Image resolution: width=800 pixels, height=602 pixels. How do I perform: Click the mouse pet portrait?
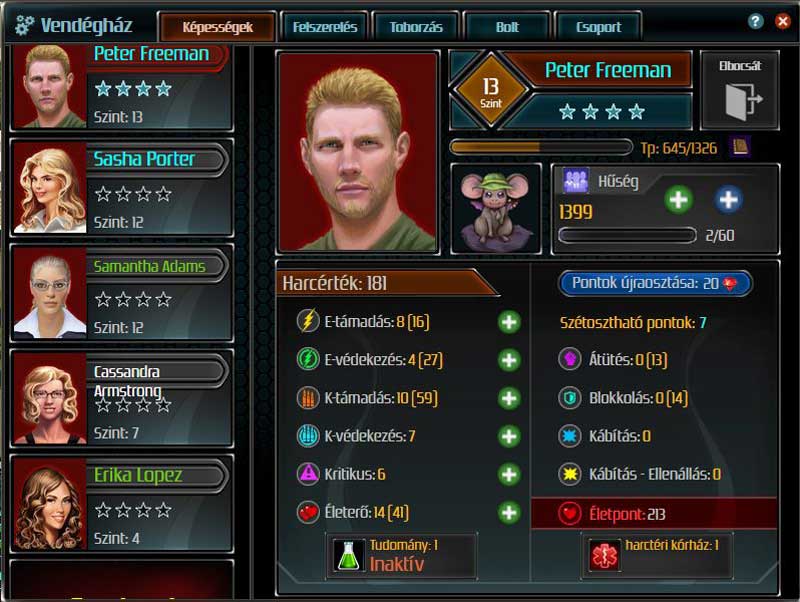(x=496, y=209)
